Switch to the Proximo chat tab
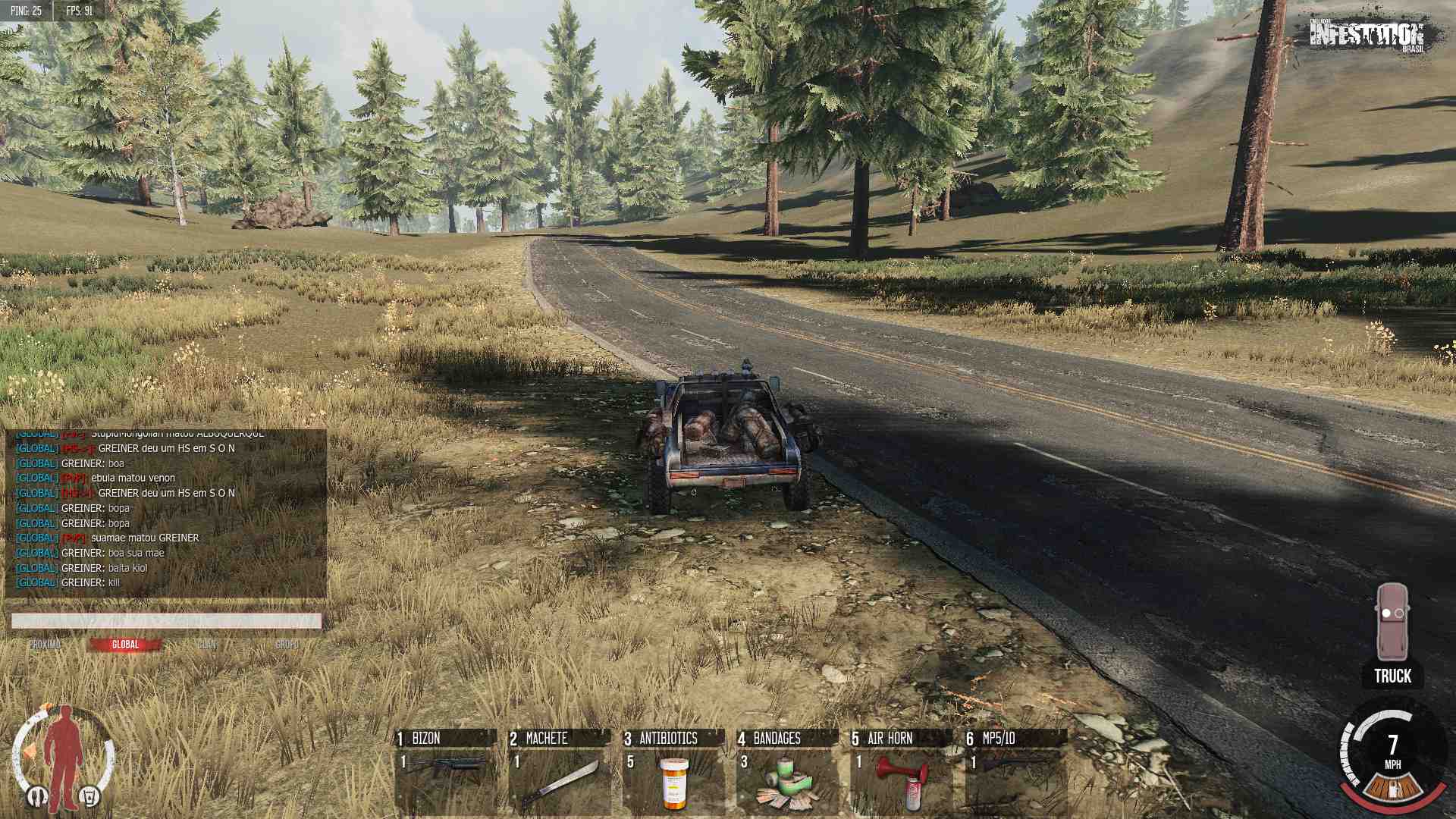The image size is (1456, 819). tap(45, 645)
